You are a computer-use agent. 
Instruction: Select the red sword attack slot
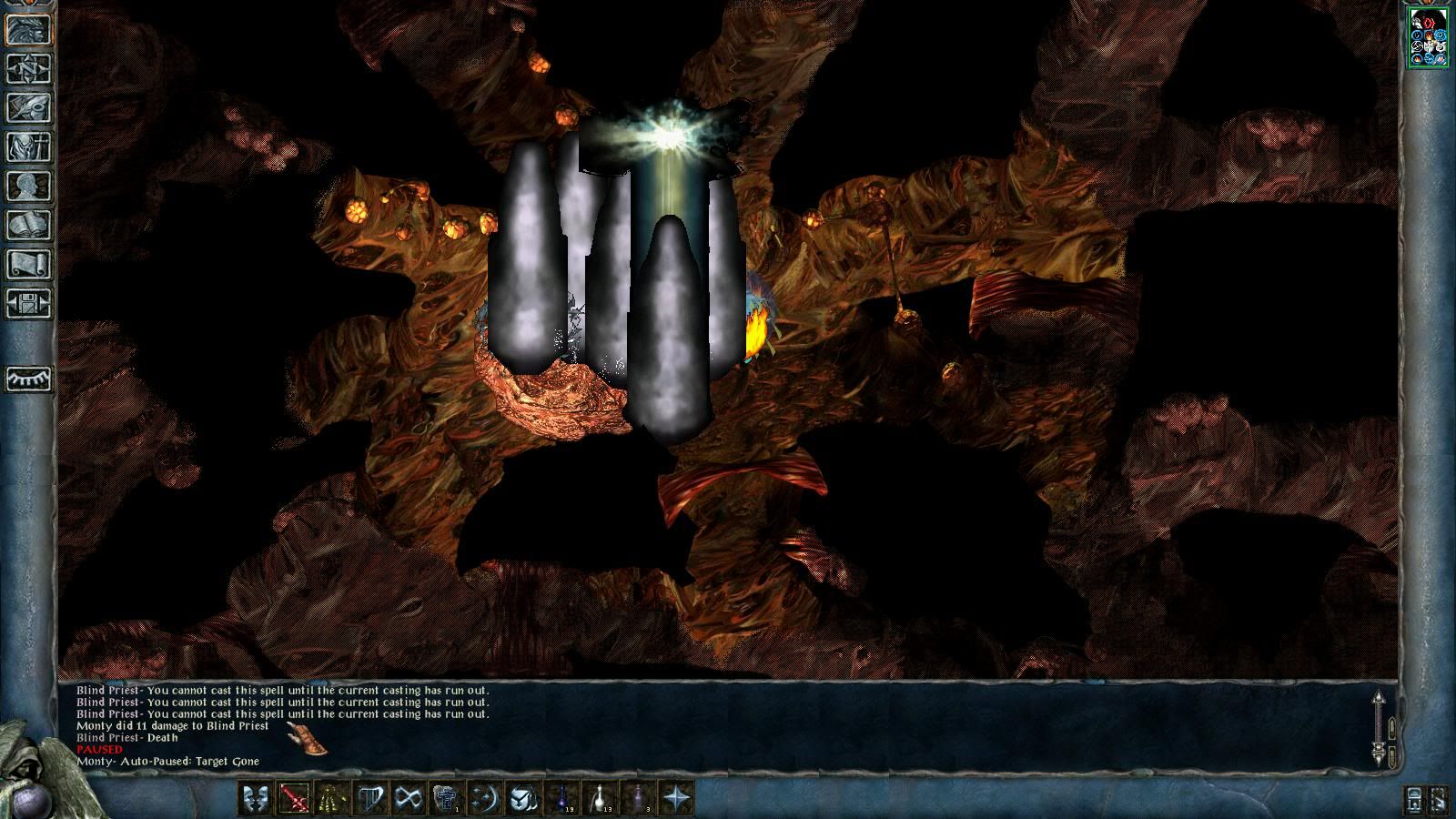click(x=294, y=799)
